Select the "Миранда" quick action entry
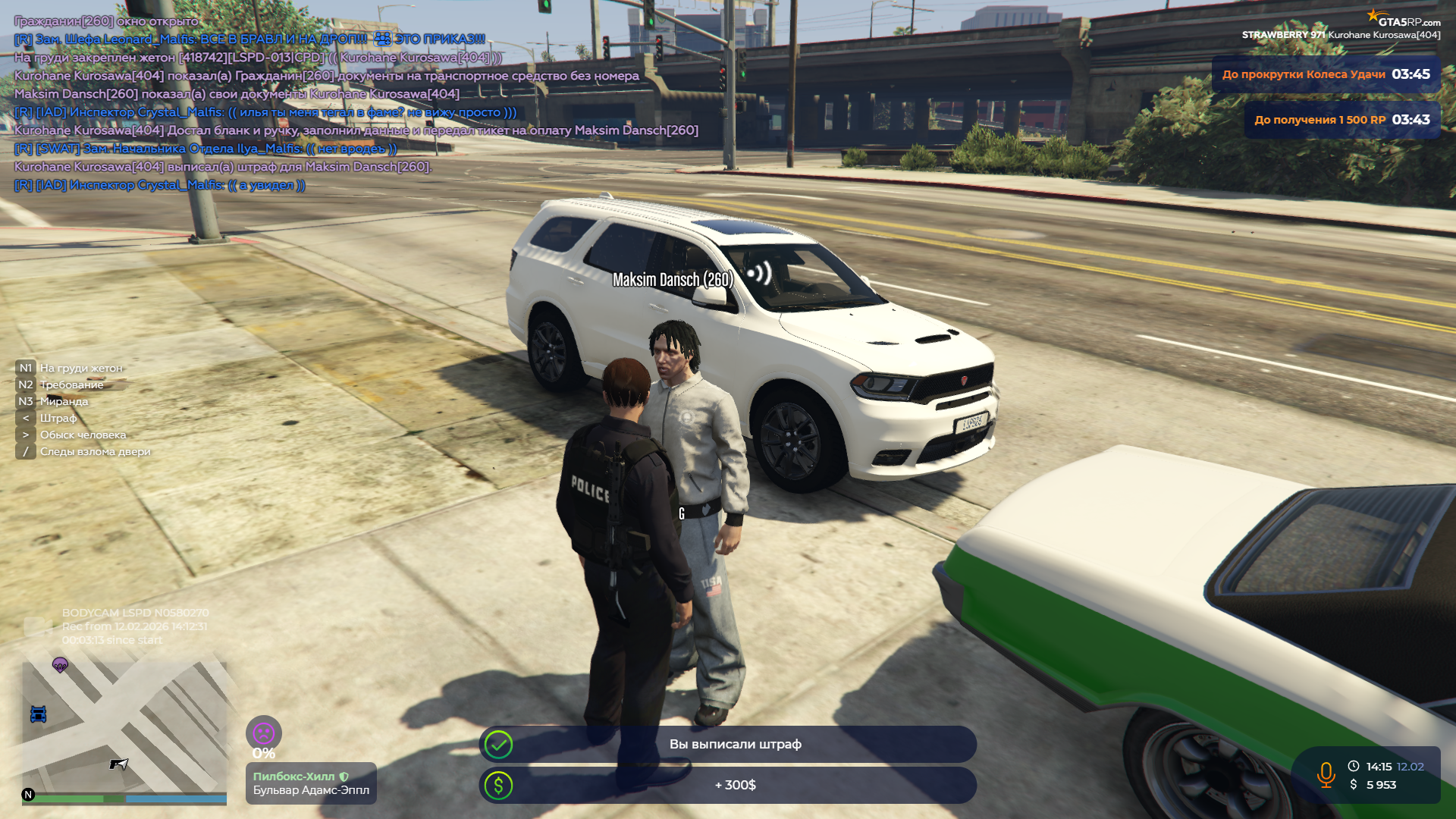 pyautogui.click(x=64, y=401)
